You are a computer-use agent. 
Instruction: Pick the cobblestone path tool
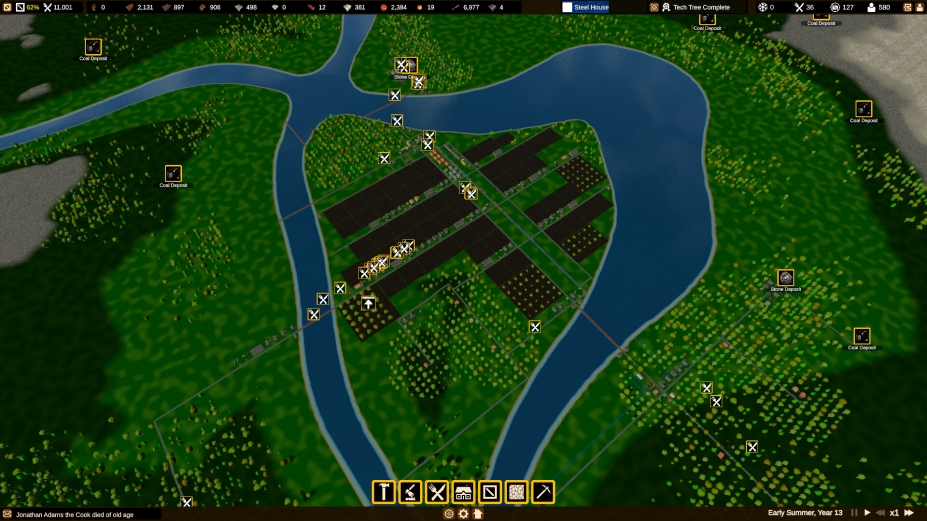point(516,492)
